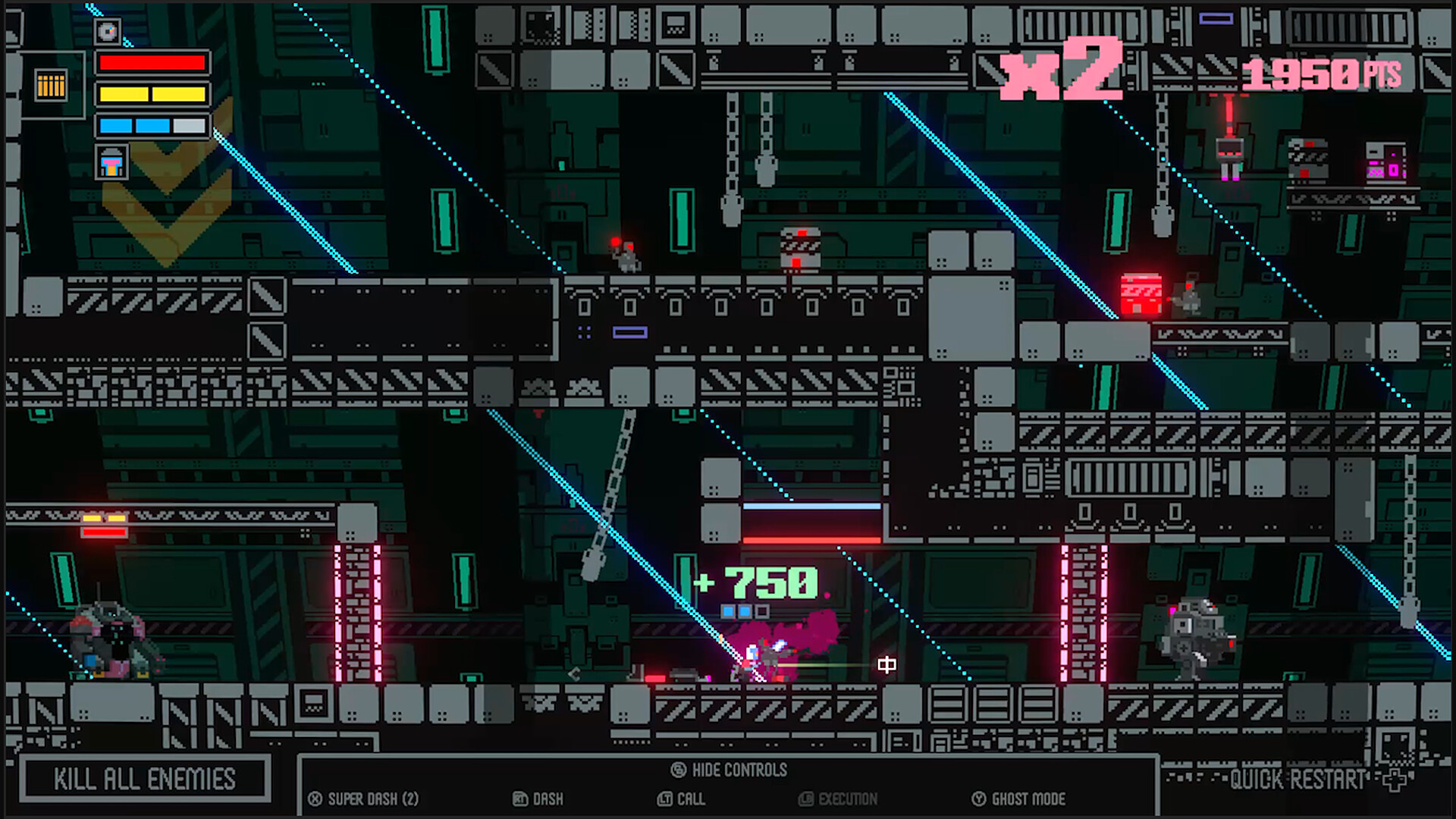Activate Quick Restart
The width and height of the screenshot is (1456, 819).
coord(1298,780)
